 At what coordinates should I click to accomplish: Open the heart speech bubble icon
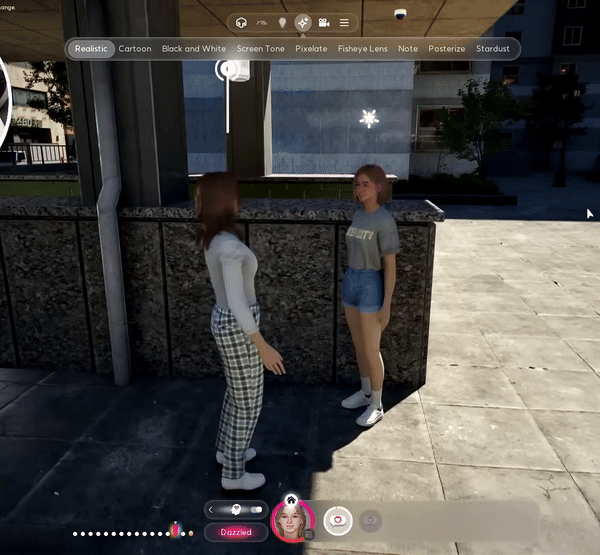338,521
